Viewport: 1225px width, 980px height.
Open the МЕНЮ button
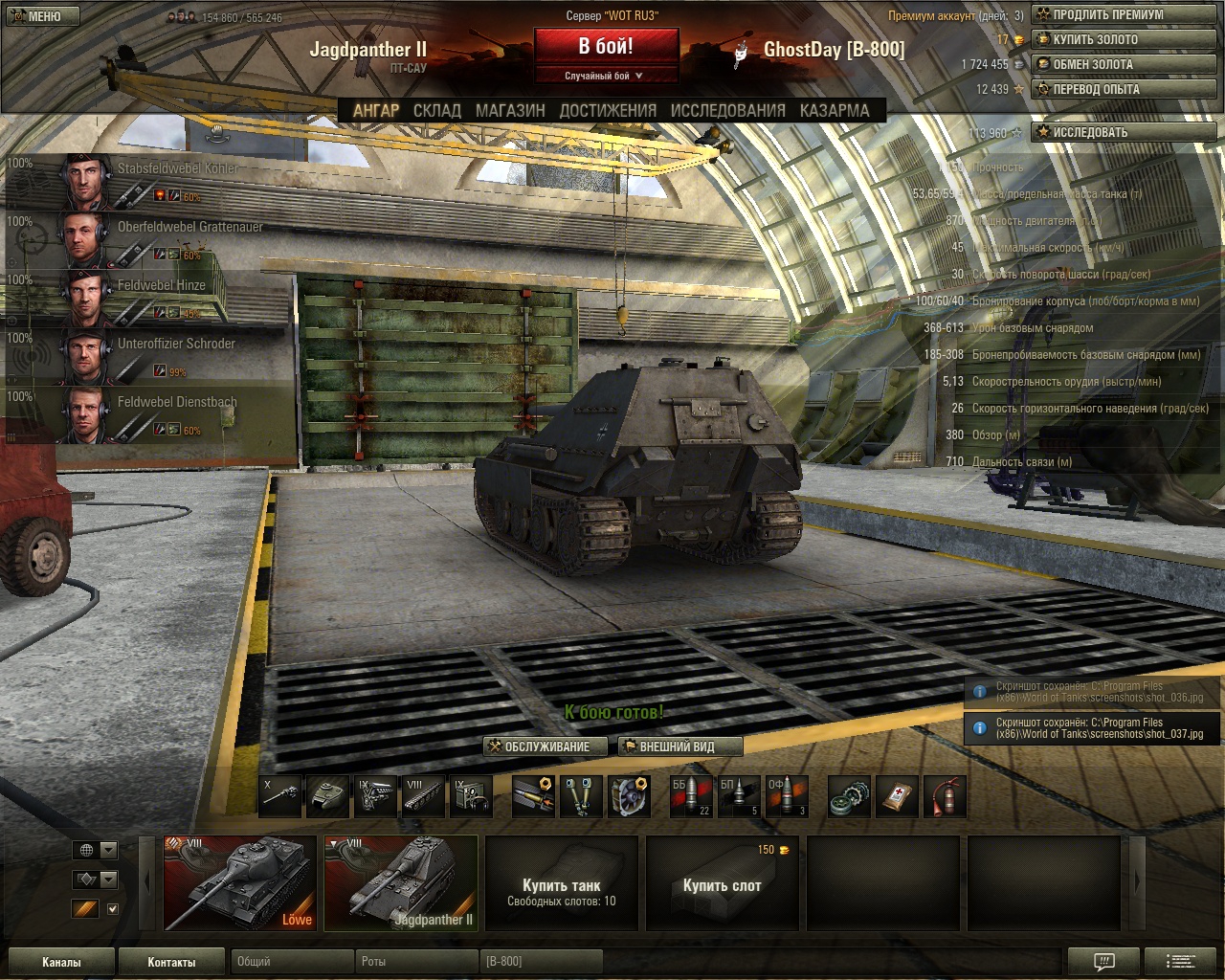click(43, 16)
